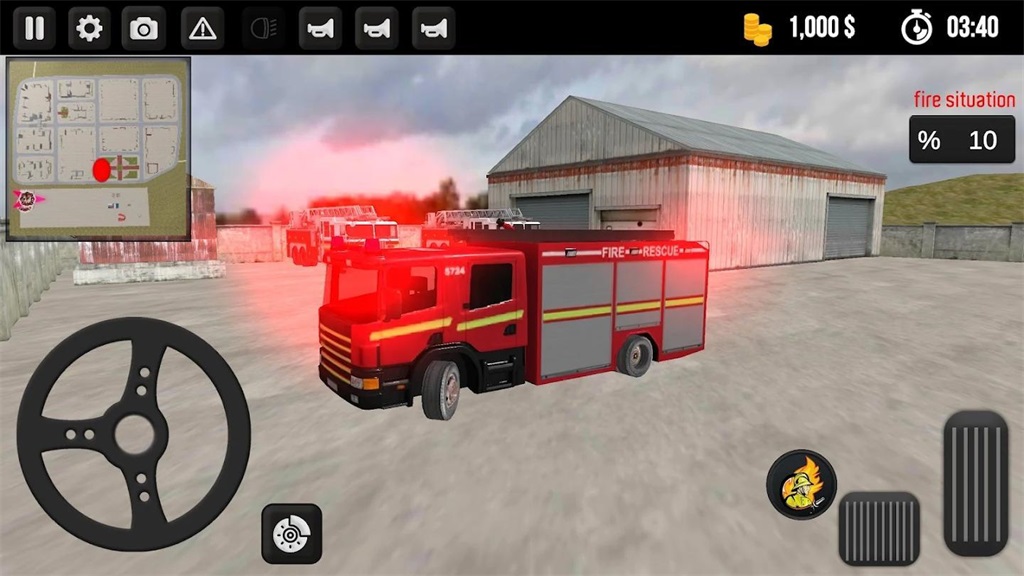Image resolution: width=1024 pixels, height=576 pixels.
Task: Tap the firefighter action icon
Action: 801,485
